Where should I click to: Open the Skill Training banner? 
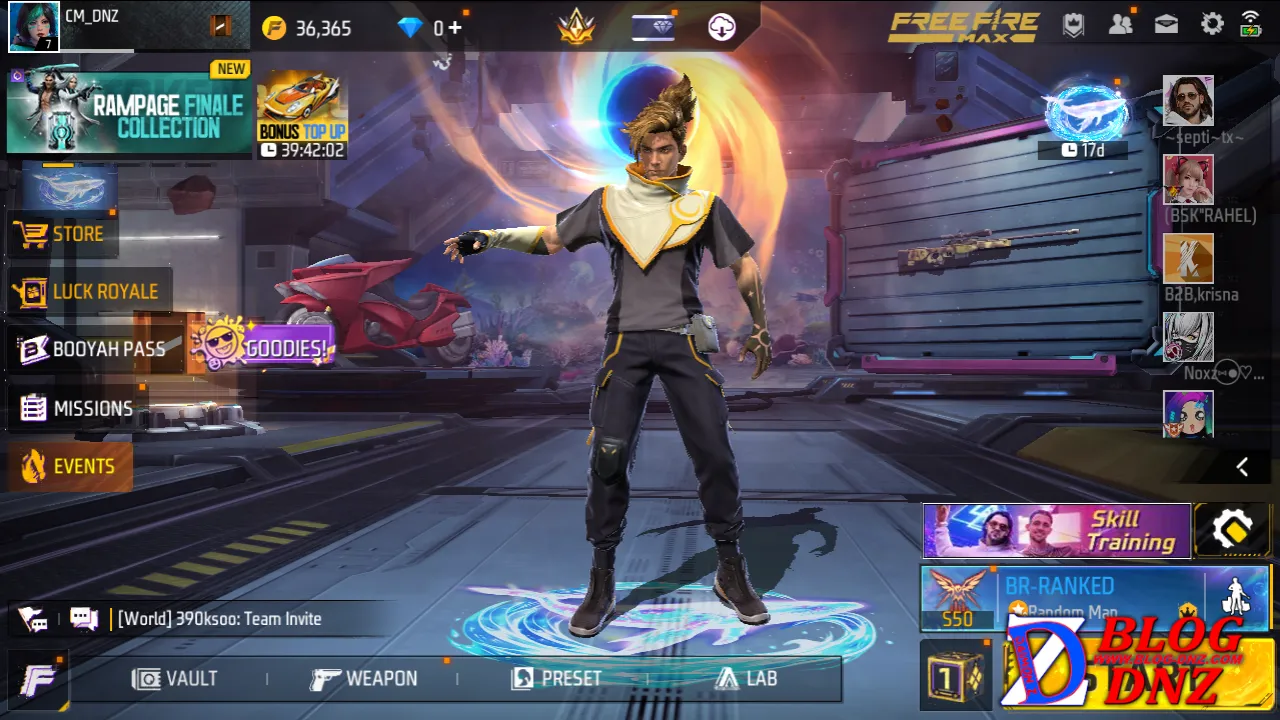(1056, 530)
